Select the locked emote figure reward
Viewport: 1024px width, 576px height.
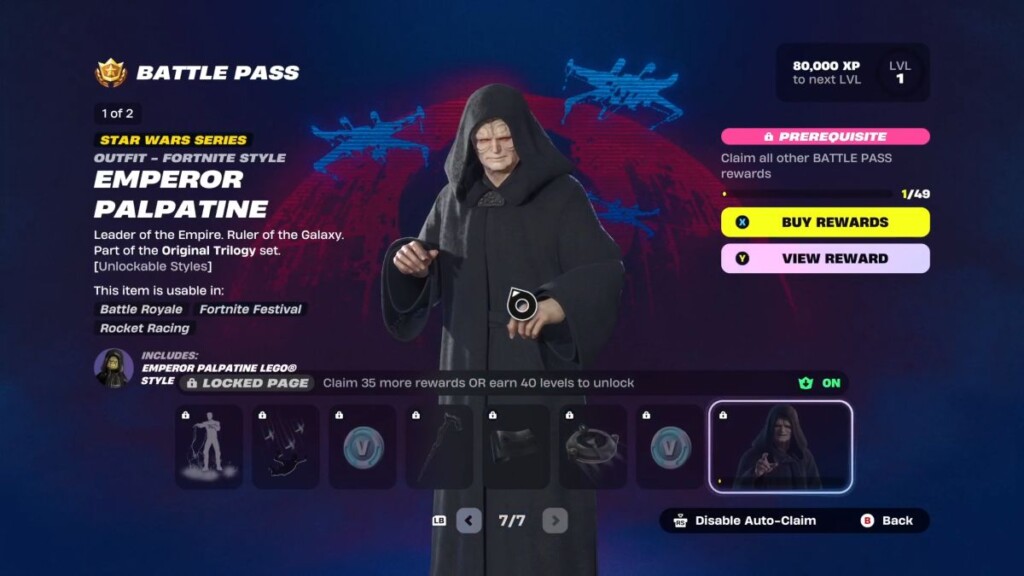[x=209, y=446]
